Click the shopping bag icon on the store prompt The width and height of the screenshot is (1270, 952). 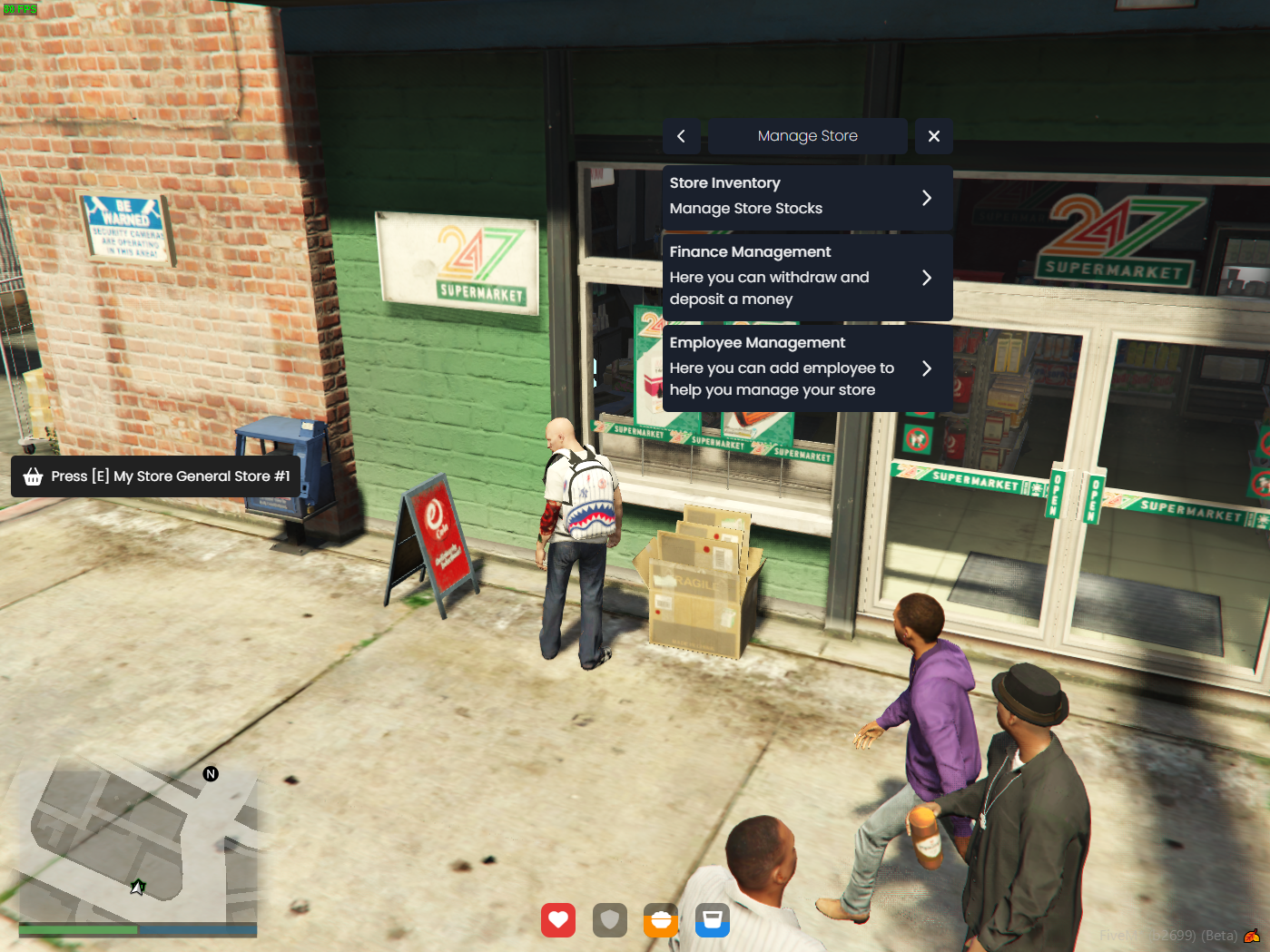[33, 476]
